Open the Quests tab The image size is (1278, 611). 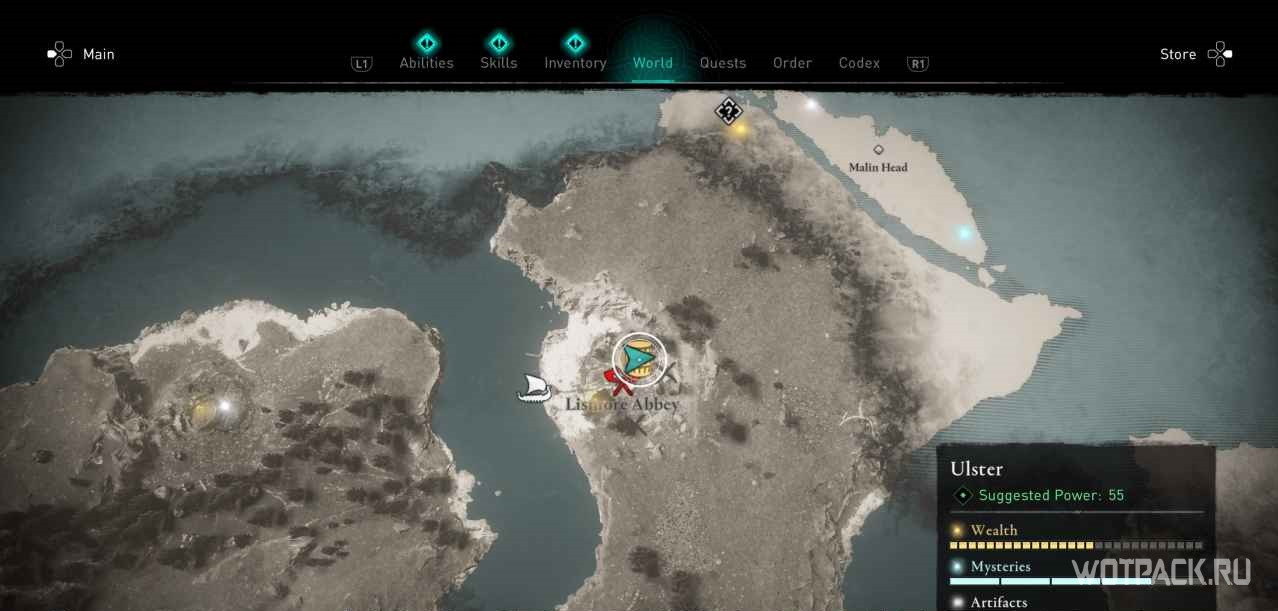(x=722, y=62)
